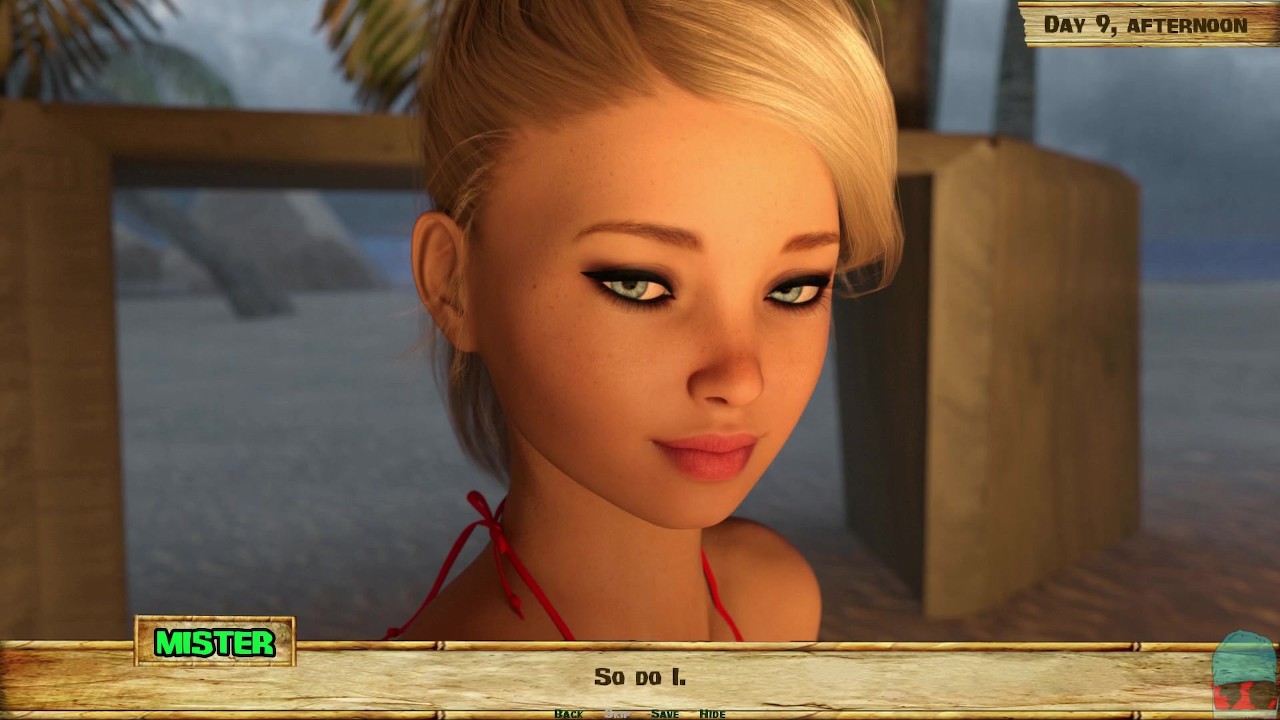Open the Save menu
The width and height of the screenshot is (1280, 720).
point(664,714)
